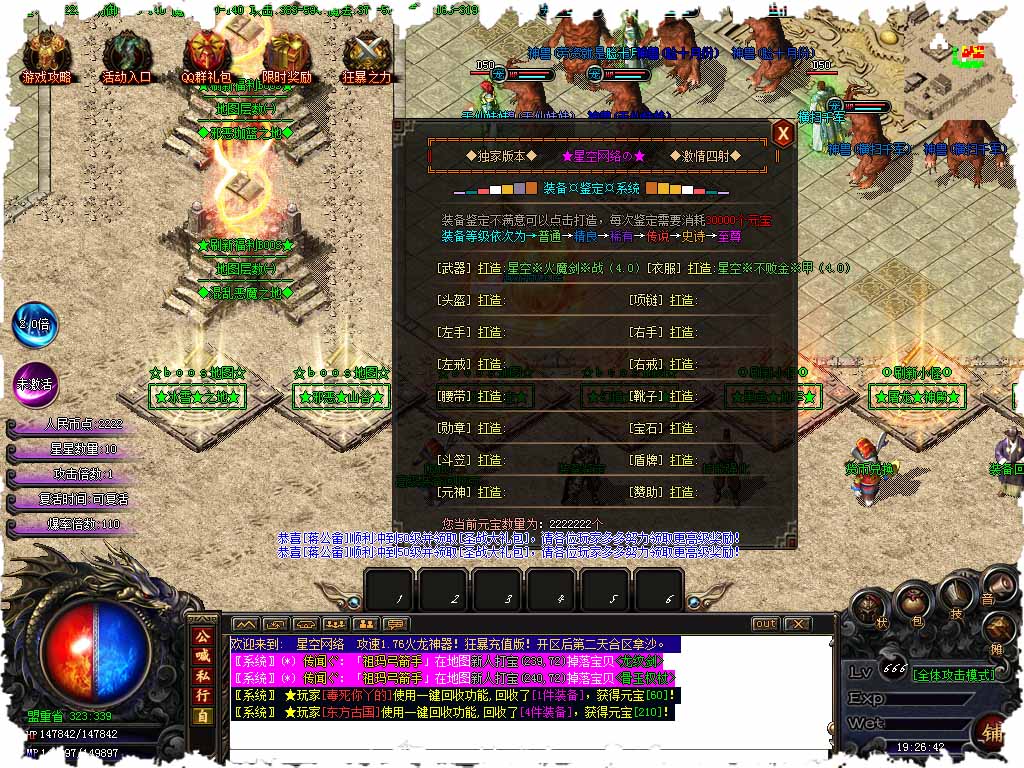The height and width of the screenshot is (768, 1024).
Task: Open the skills (技) book button
Action: tap(955, 595)
